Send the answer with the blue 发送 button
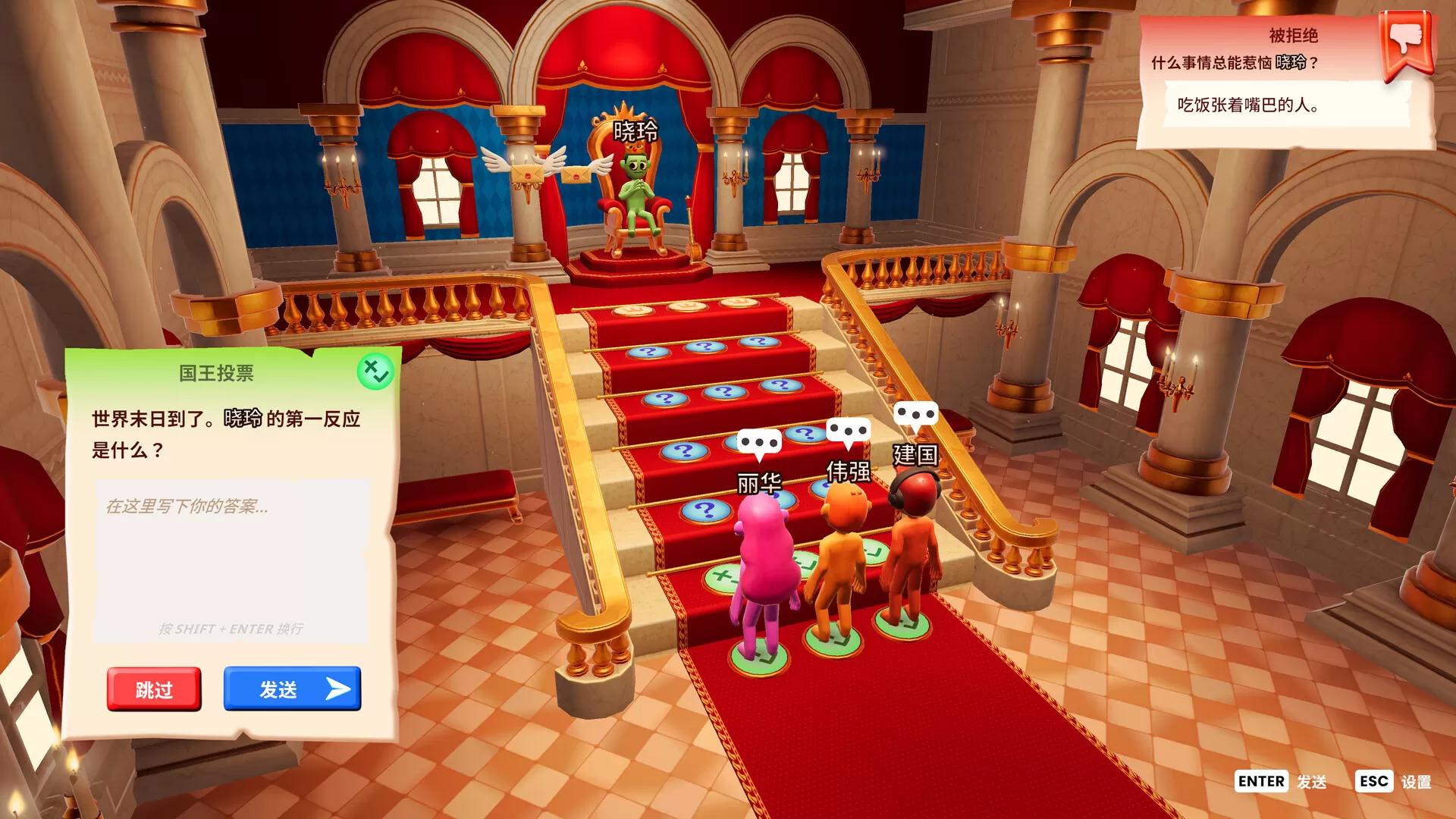1456x819 pixels. [x=292, y=689]
